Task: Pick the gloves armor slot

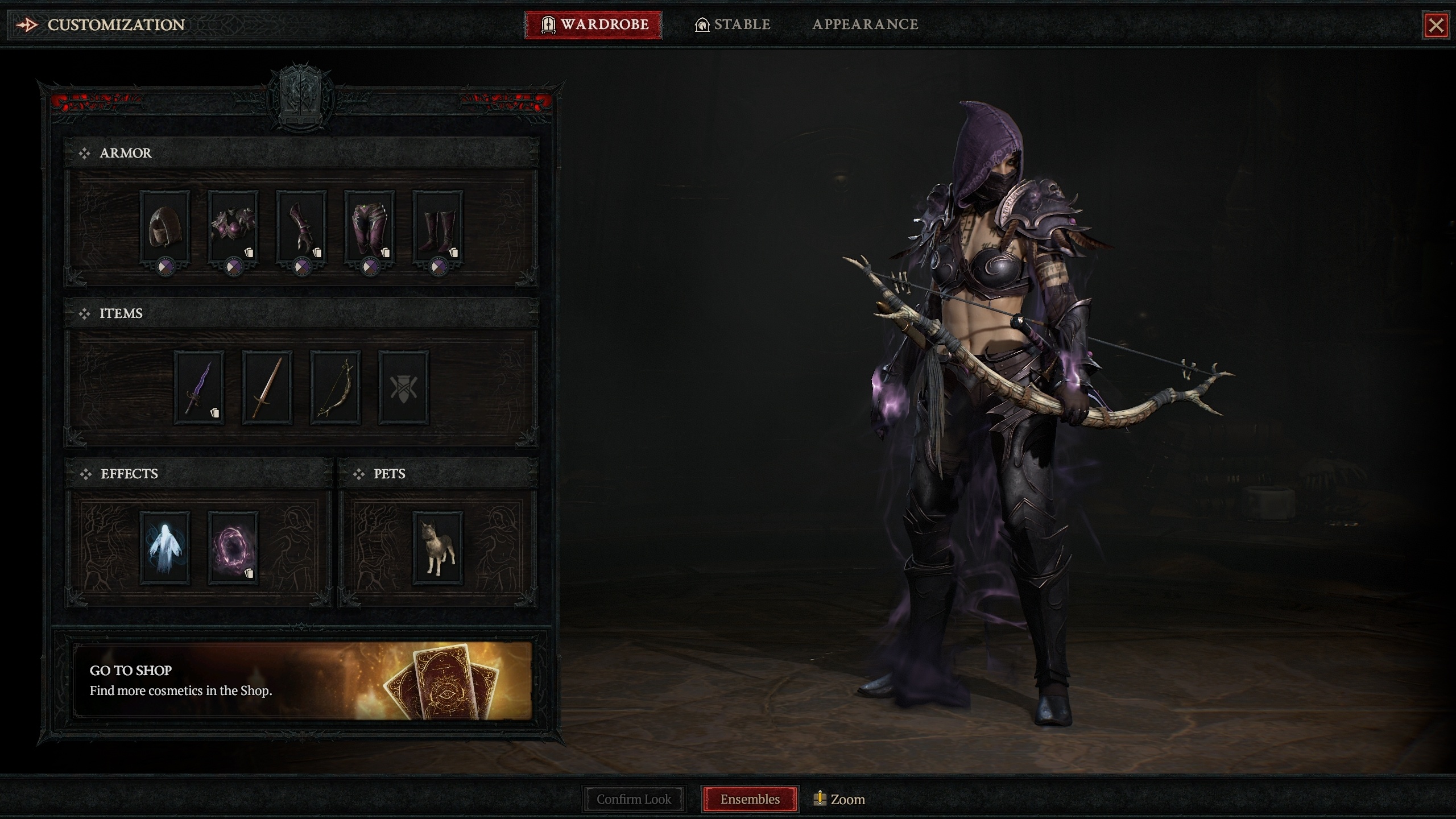Action: (x=301, y=226)
